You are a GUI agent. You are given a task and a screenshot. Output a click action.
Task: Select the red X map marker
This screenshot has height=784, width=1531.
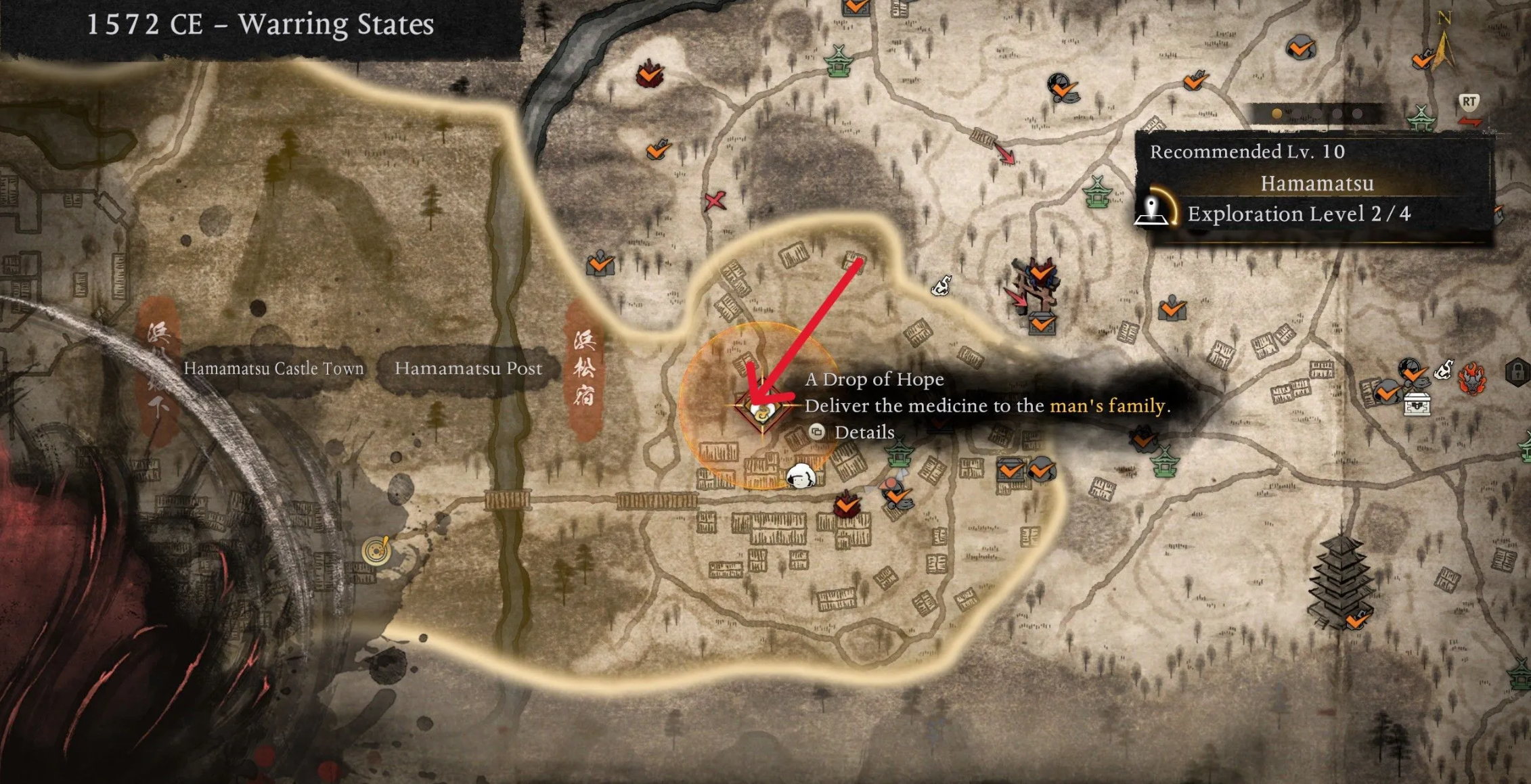click(715, 200)
